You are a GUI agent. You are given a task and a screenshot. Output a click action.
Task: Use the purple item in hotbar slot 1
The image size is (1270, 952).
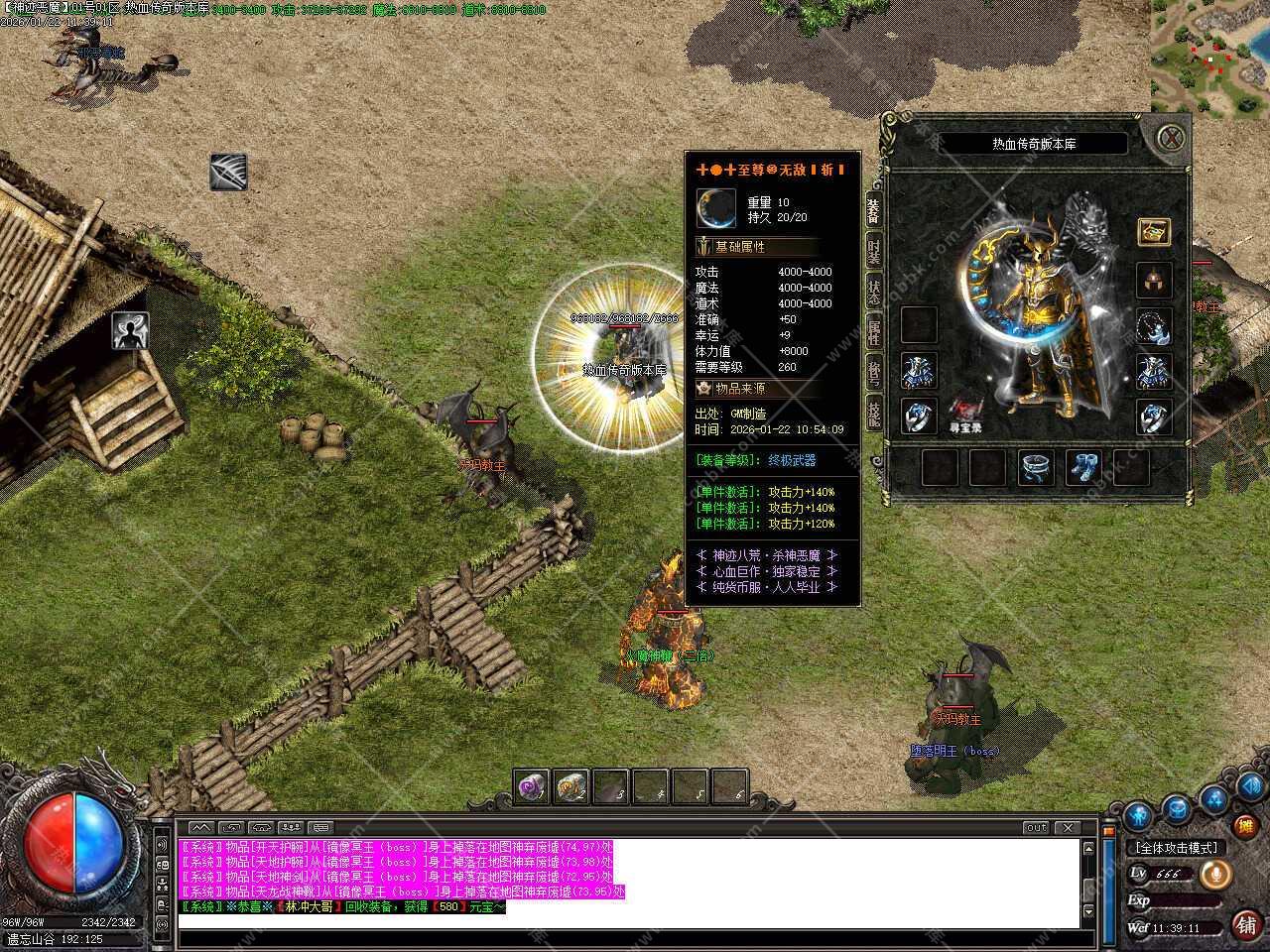tap(532, 786)
